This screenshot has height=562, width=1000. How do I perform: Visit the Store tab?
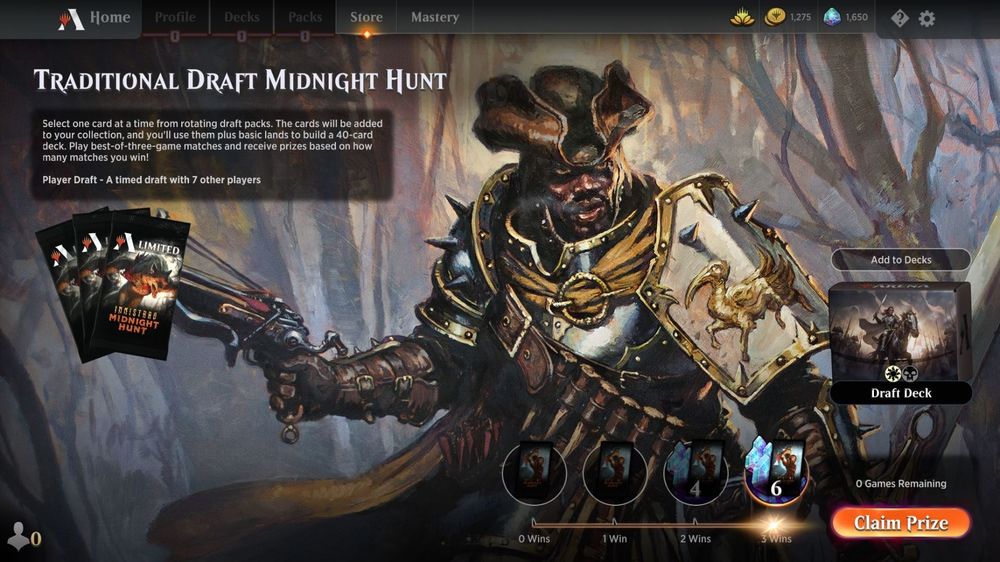click(366, 17)
